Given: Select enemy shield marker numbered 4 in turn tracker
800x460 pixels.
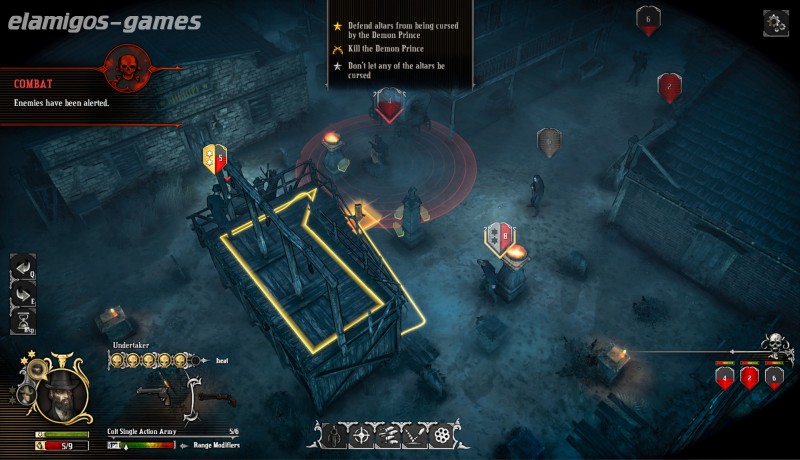Looking at the screenshot, I should (x=724, y=377).
